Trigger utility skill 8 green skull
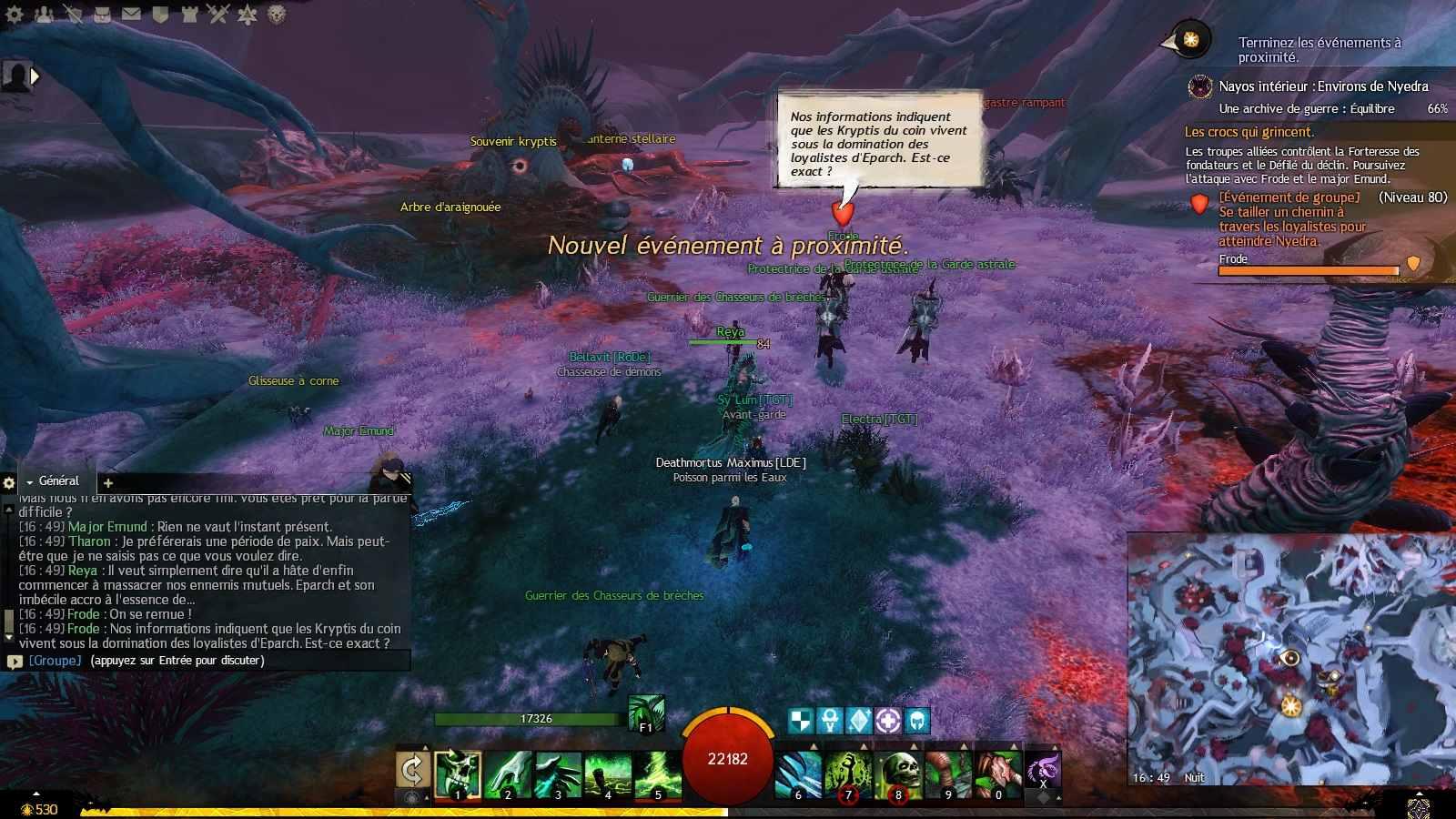Viewport: 1456px width, 819px height. pyautogui.click(x=898, y=773)
